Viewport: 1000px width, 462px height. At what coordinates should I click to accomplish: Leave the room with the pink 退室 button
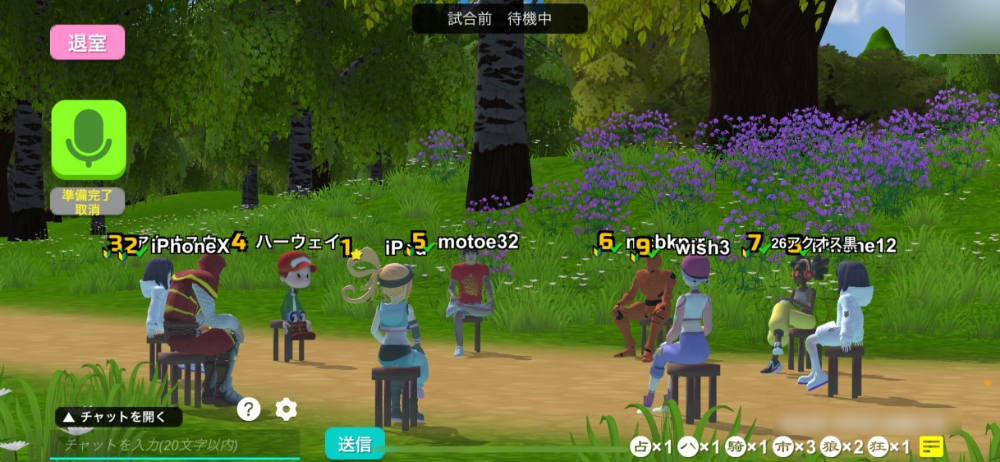coord(88,43)
